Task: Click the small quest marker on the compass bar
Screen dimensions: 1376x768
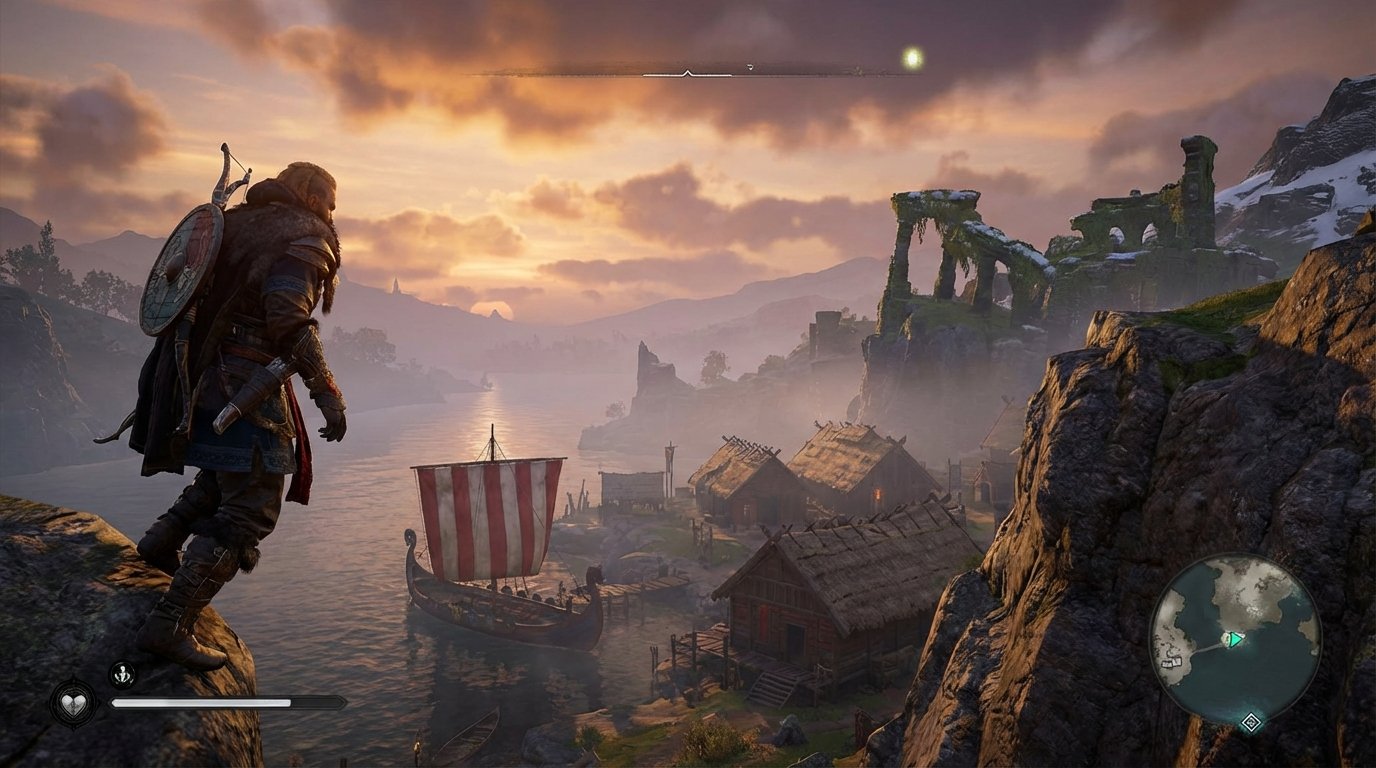Action: pyautogui.click(x=750, y=66)
